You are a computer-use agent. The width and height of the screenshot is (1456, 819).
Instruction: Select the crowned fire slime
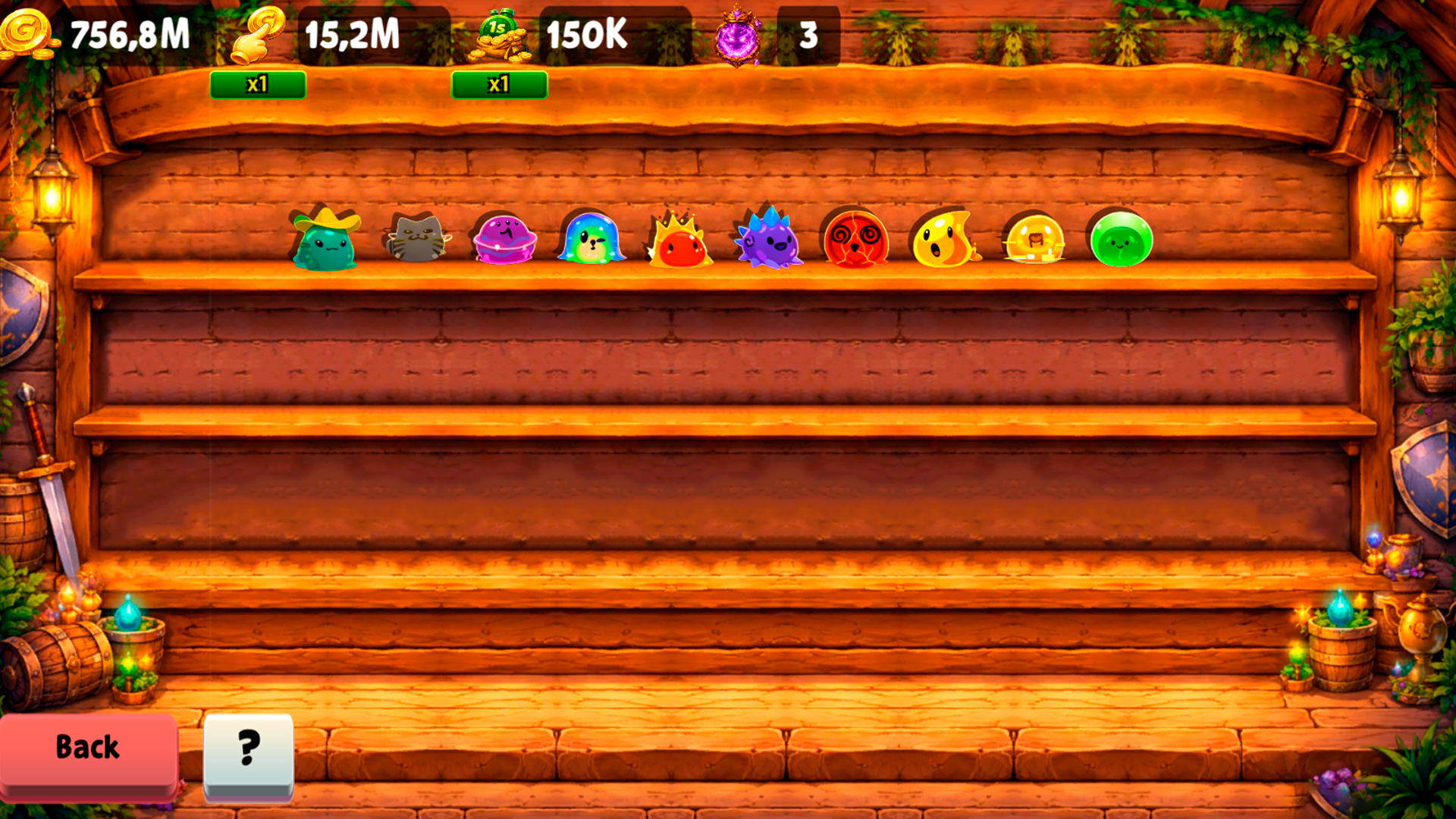[681, 239]
